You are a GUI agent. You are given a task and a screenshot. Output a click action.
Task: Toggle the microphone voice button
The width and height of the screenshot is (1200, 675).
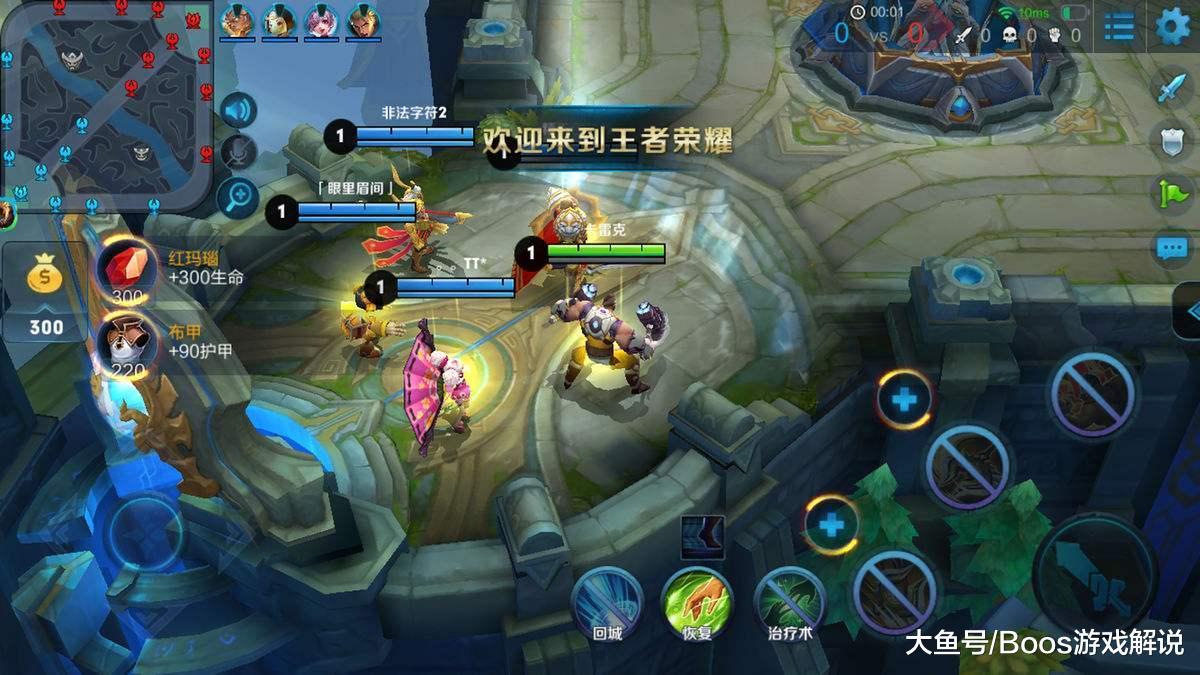point(238,152)
